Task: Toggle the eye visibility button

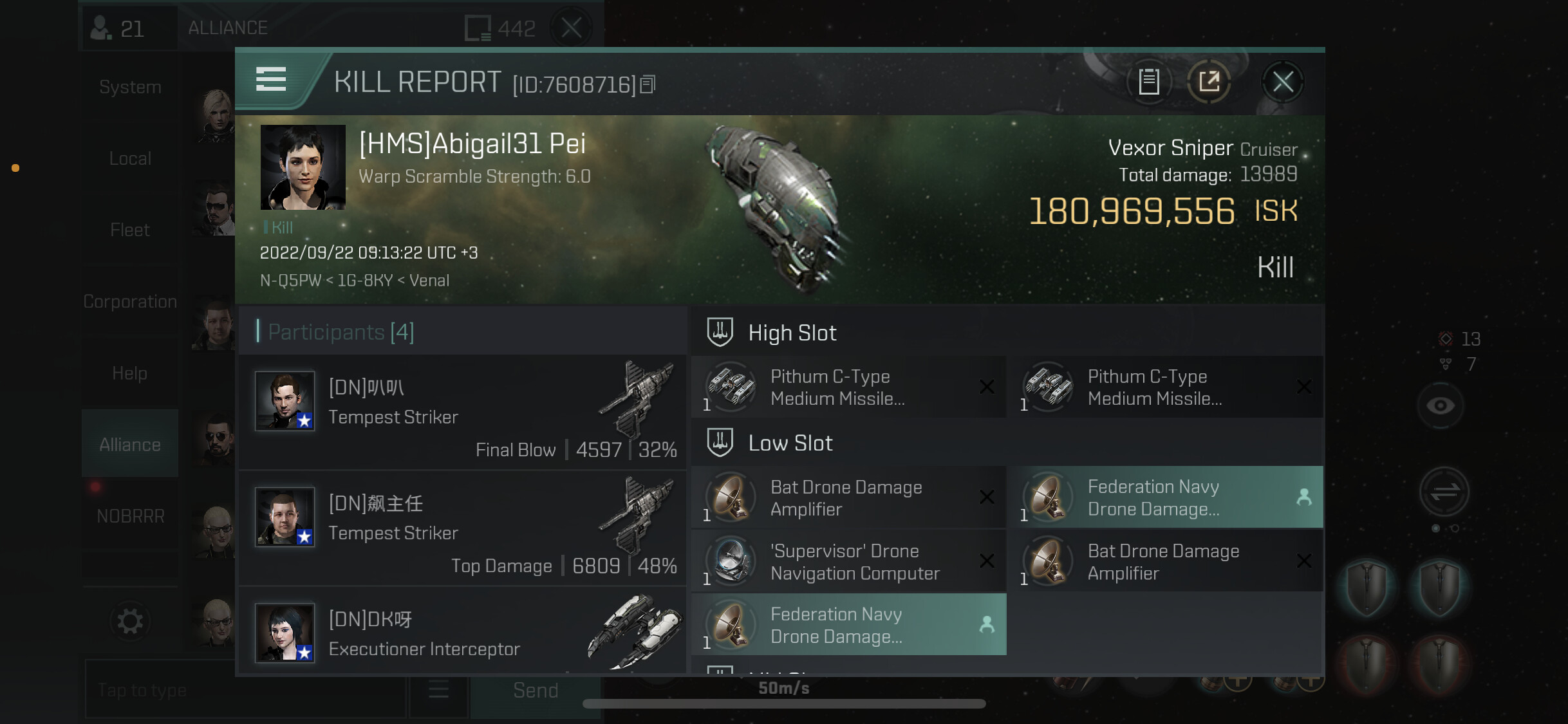Action: pyautogui.click(x=1440, y=406)
